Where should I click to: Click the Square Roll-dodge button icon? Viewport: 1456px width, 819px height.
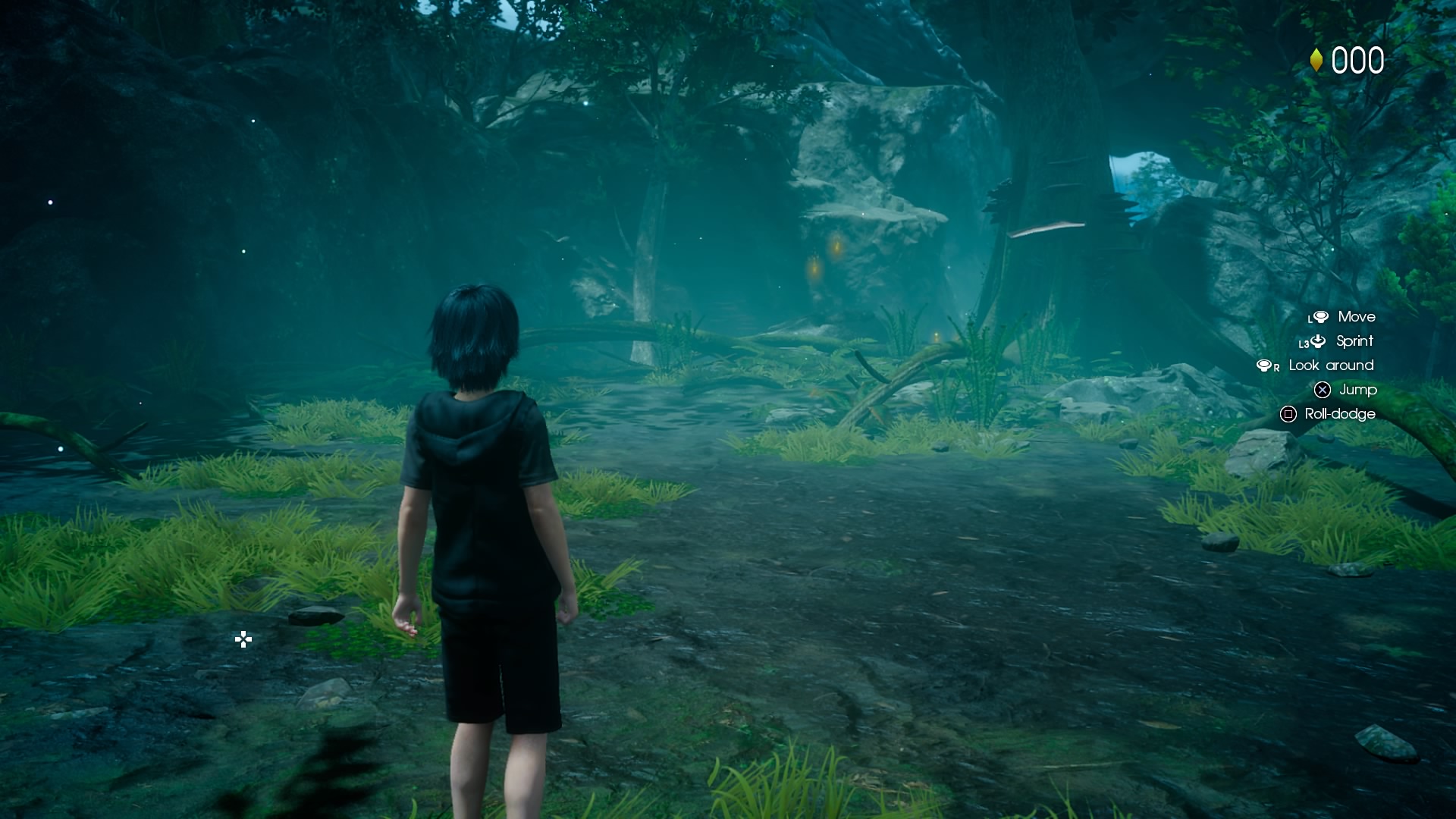click(x=1289, y=414)
